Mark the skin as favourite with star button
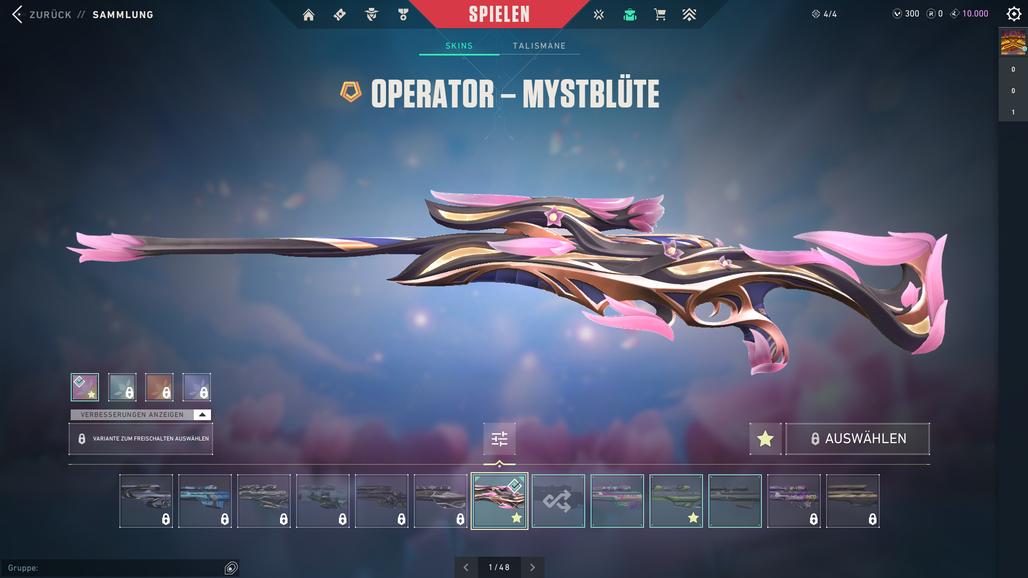The image size is (1028, 578). [765, 439]
